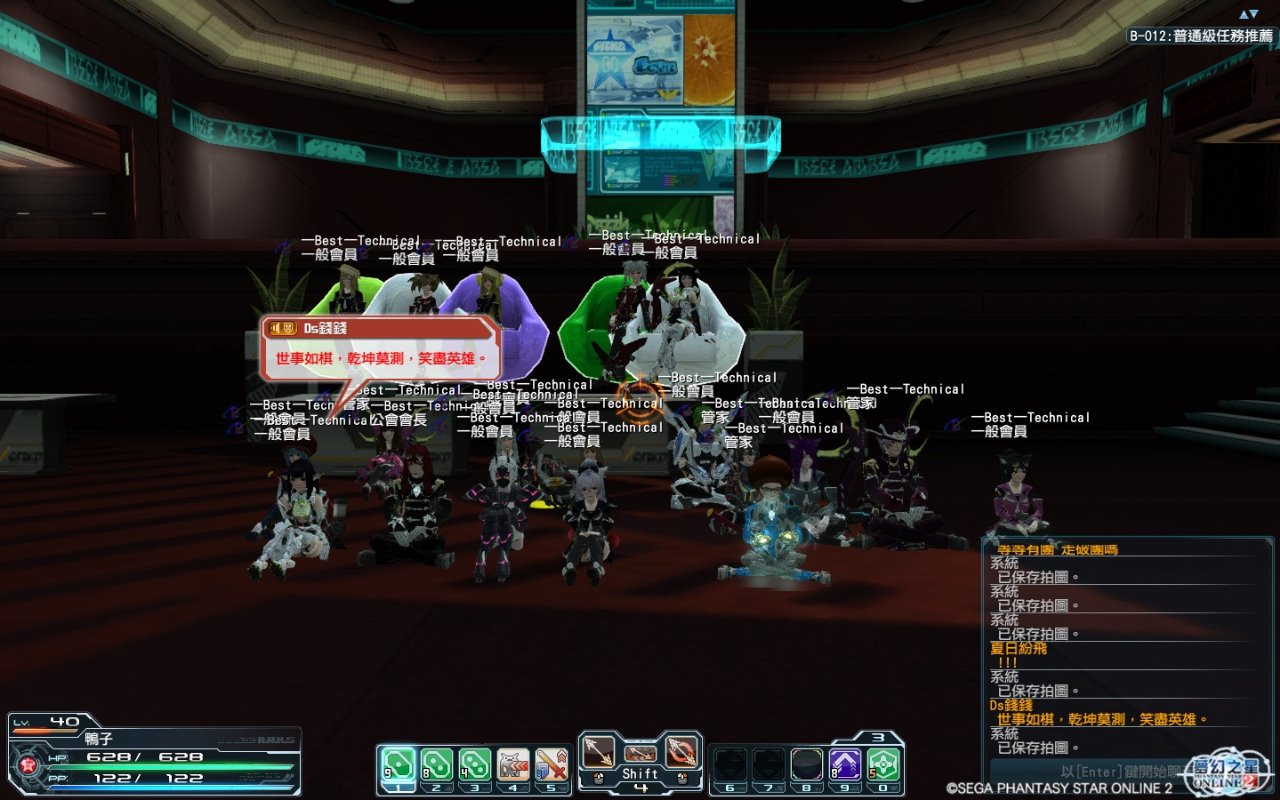Viewport: 1280px width, 800px height.
Task: Open the B-012 block indicator at top right
Action: point(1200,36)
